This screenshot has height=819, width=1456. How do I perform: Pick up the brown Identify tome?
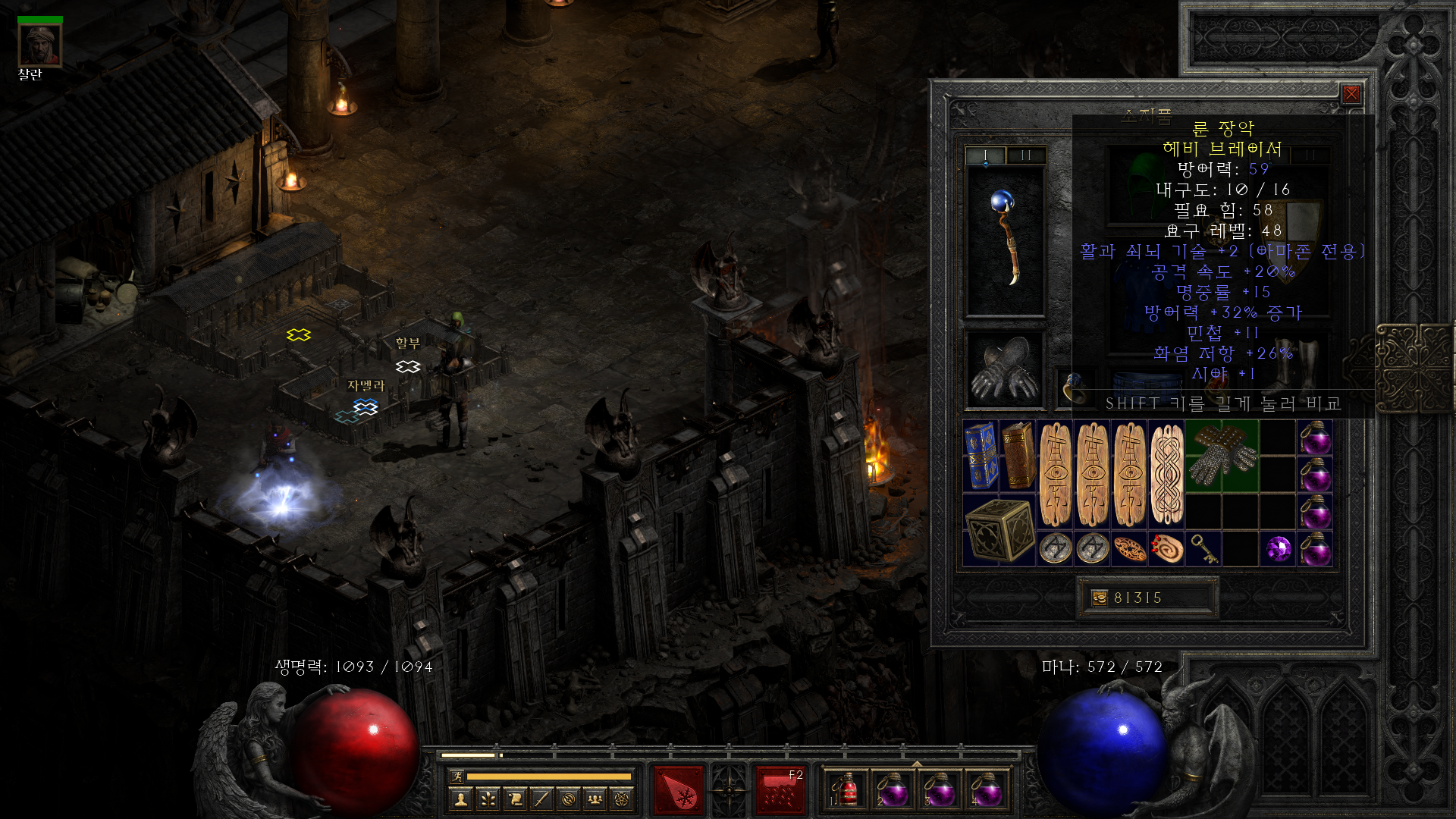1018,455
